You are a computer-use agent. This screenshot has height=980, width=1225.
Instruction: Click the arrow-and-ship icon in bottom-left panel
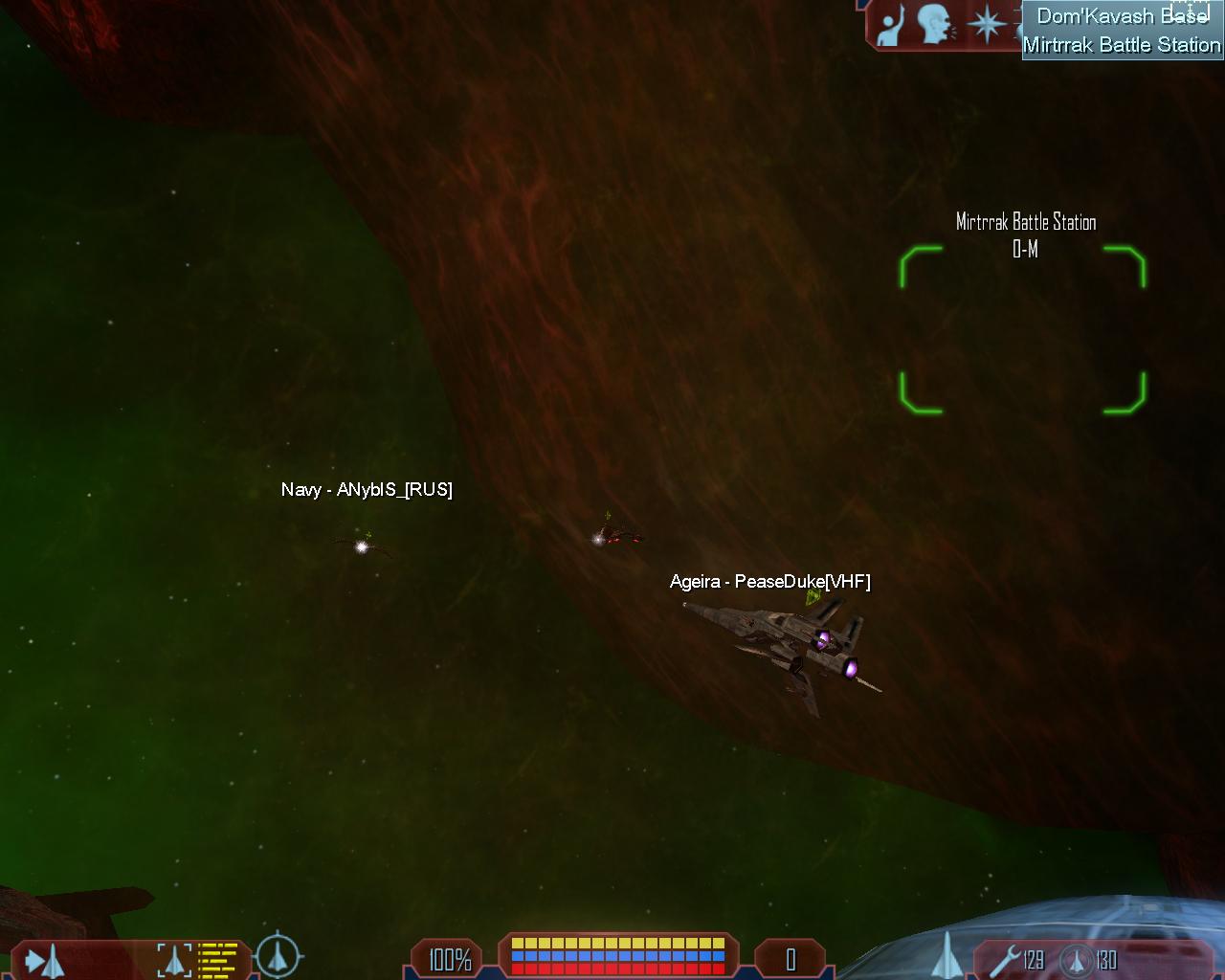43,959
